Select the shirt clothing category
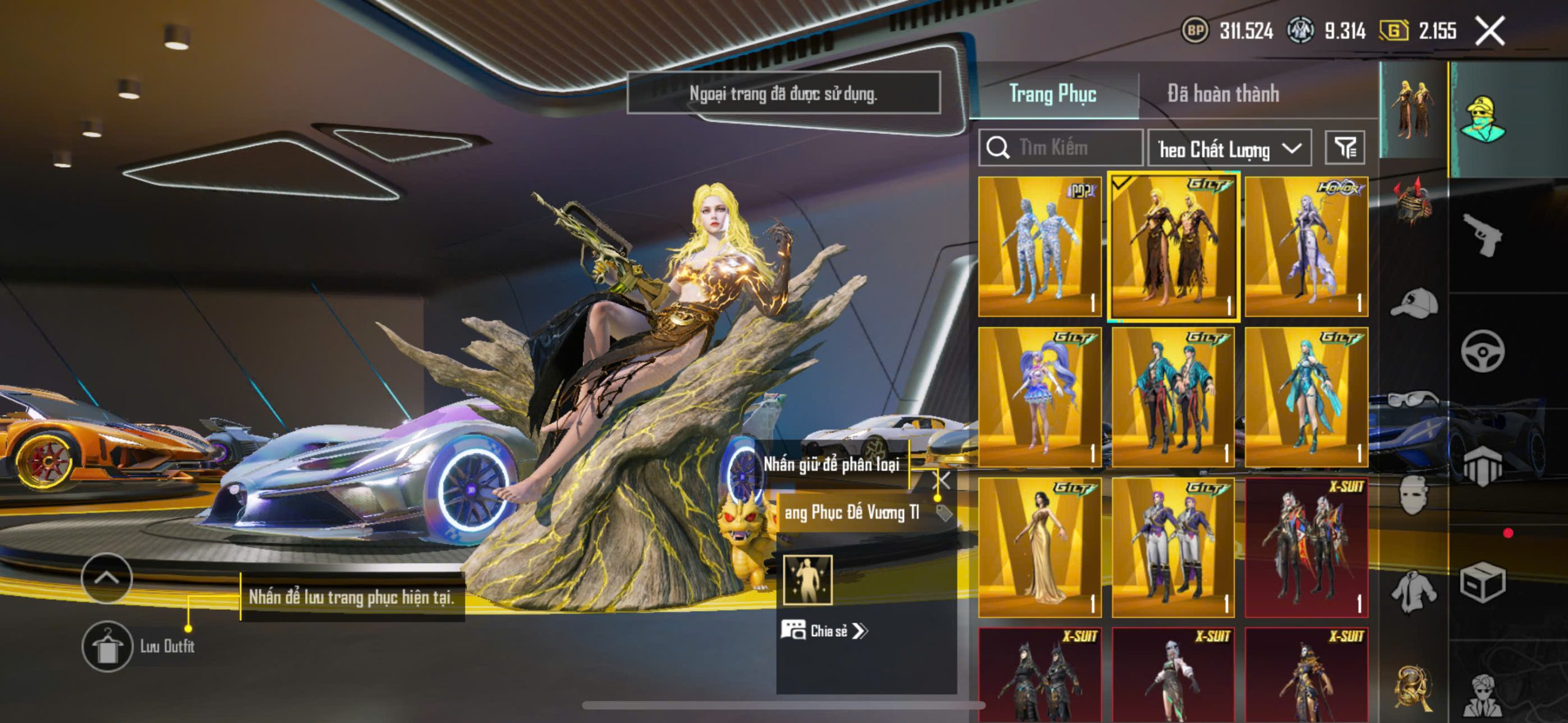This screenshot has width=1568, height=723. coord(1412,591)
